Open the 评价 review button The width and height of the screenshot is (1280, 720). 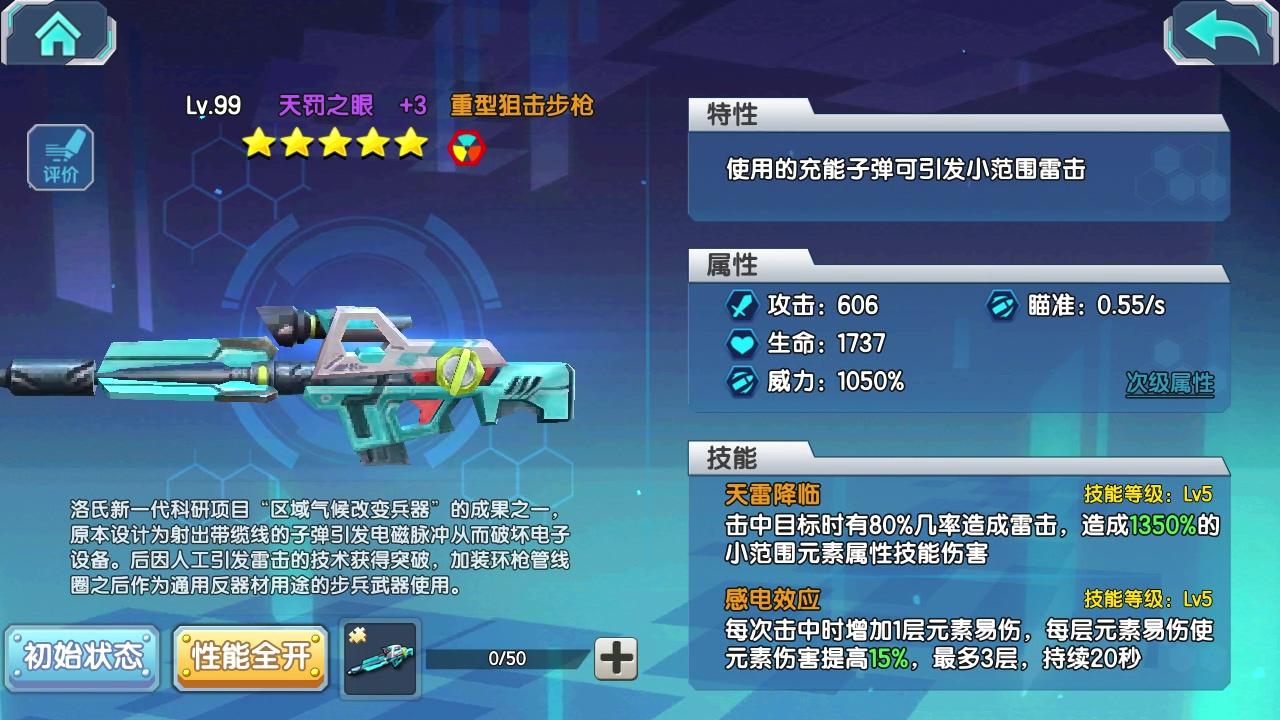60,158
